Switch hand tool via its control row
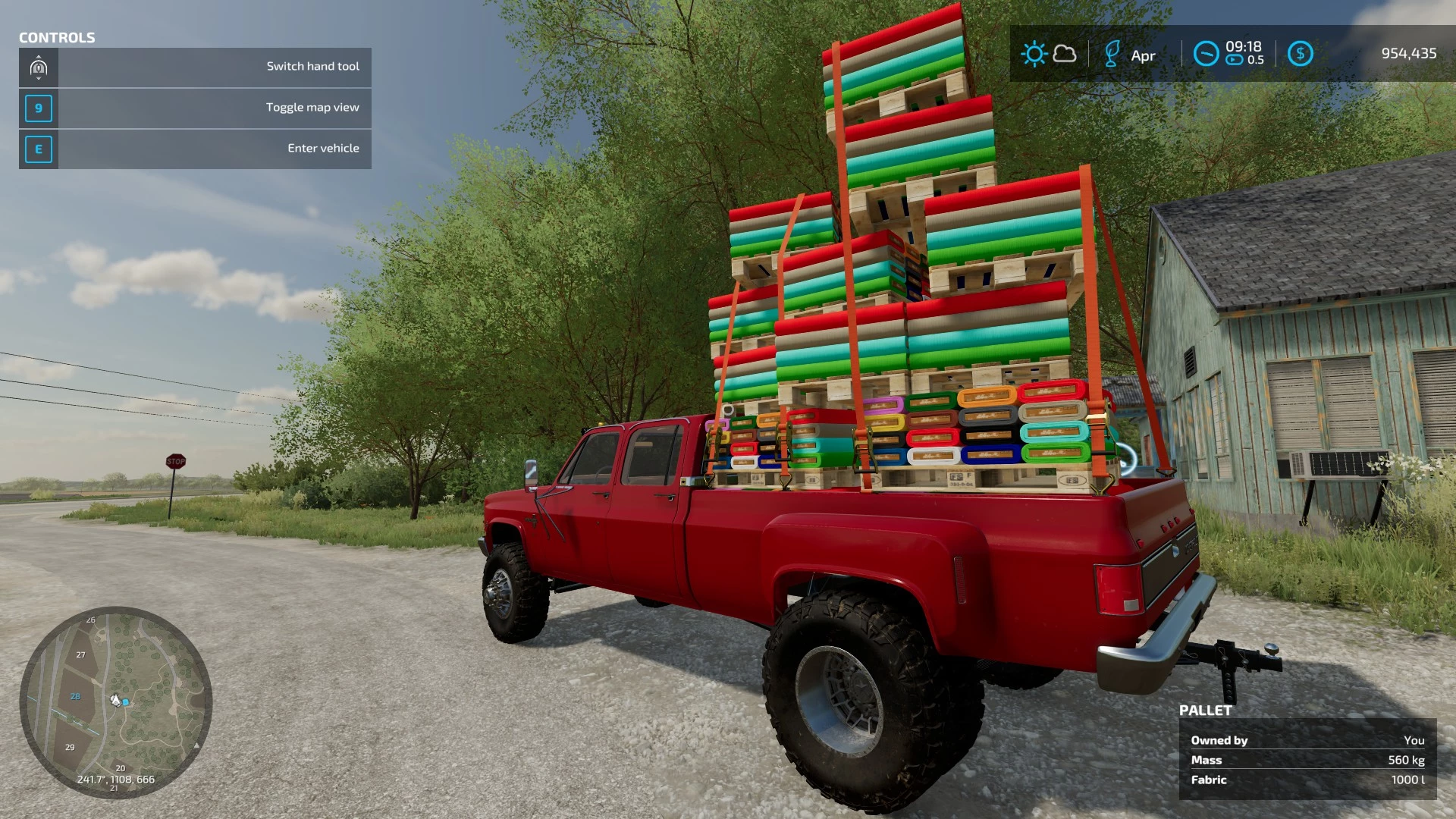Screen dimensions: 1456x819 312,67
